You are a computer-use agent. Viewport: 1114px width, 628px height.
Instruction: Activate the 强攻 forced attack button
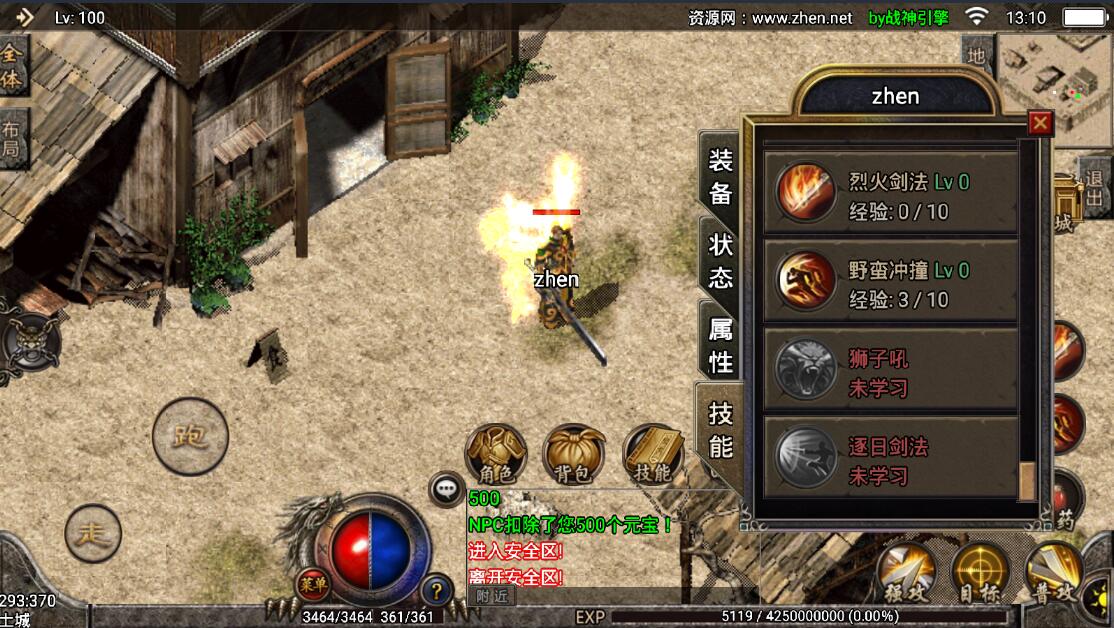[x=906, y=574]
